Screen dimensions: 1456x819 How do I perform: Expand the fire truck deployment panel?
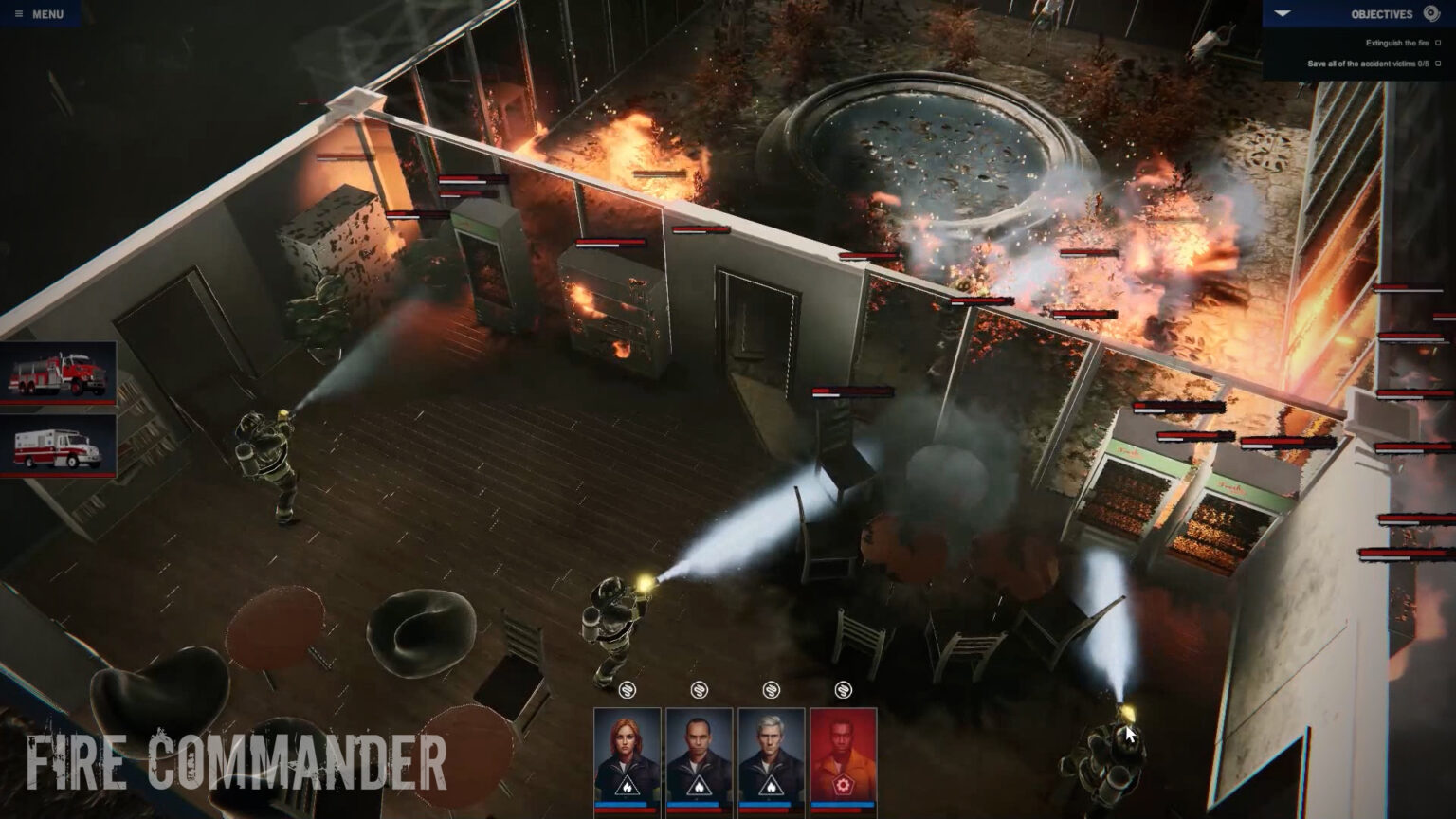[x=59, y=373]
